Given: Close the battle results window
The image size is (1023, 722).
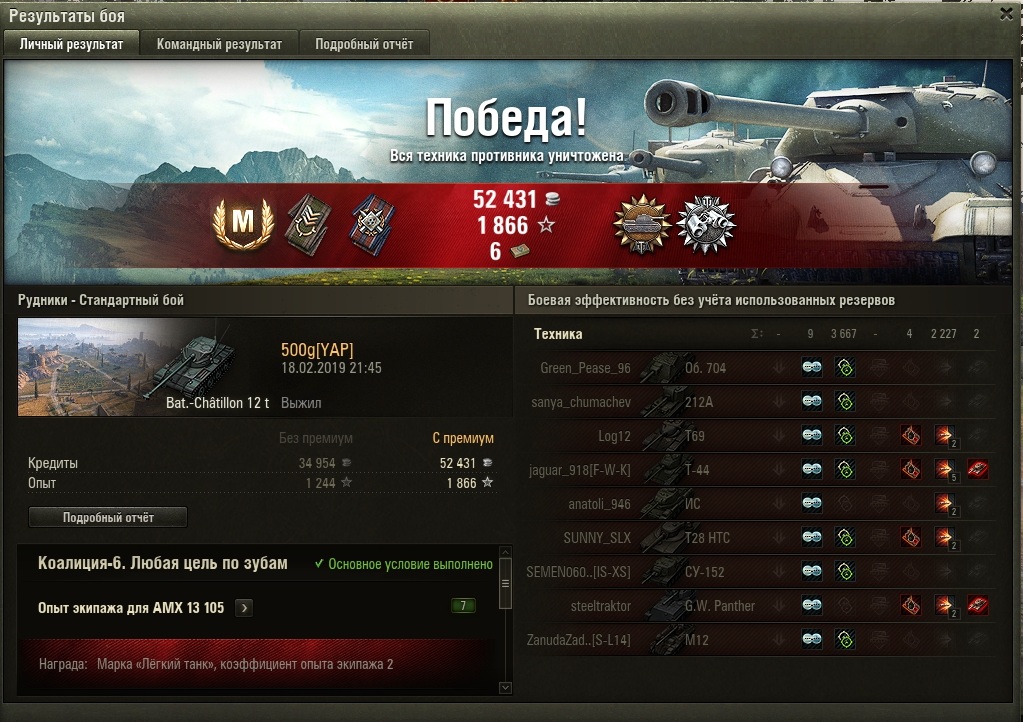Looking at the screenshot, I should (x=1006, y=15).
